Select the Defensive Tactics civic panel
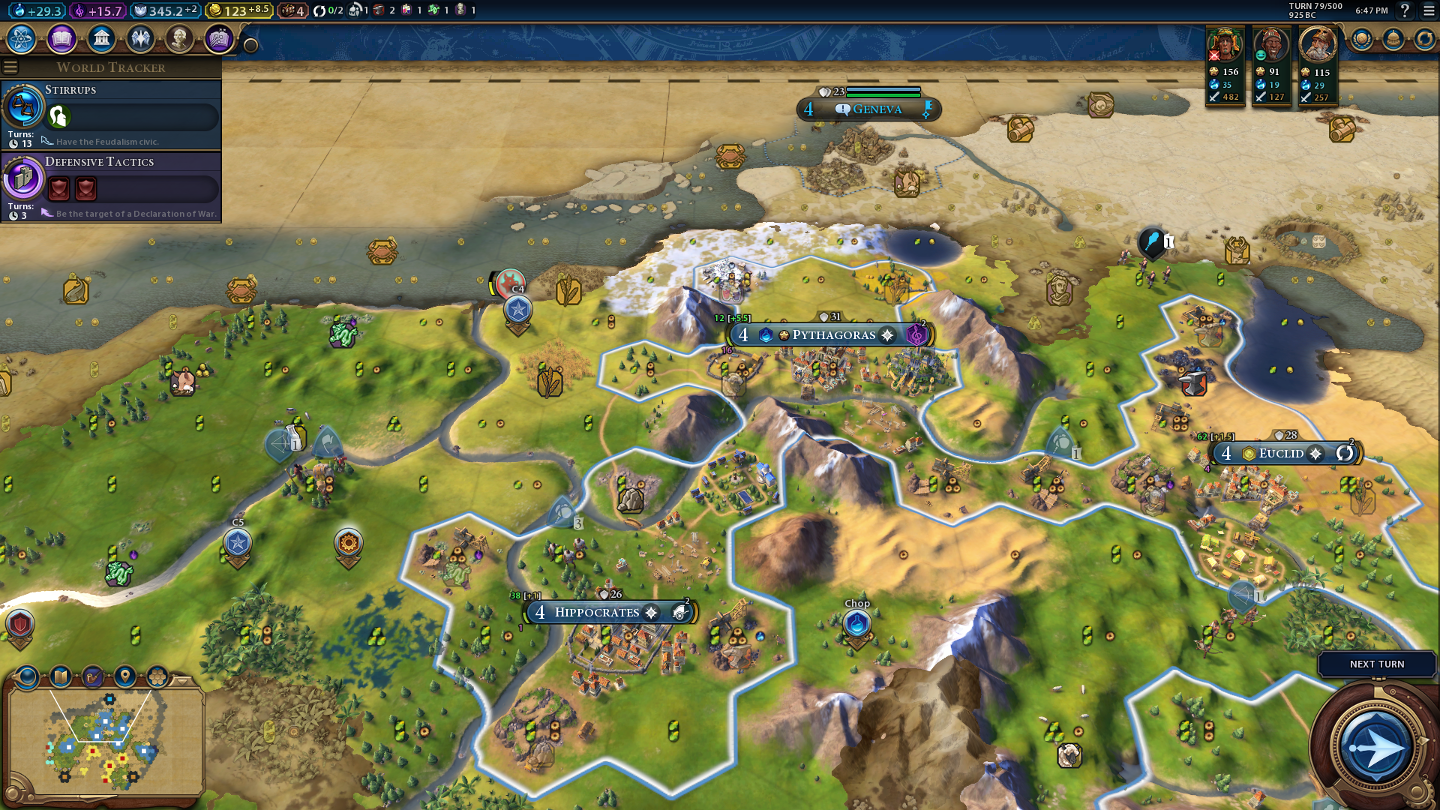 pyautogui.click(x=110, y=187)
